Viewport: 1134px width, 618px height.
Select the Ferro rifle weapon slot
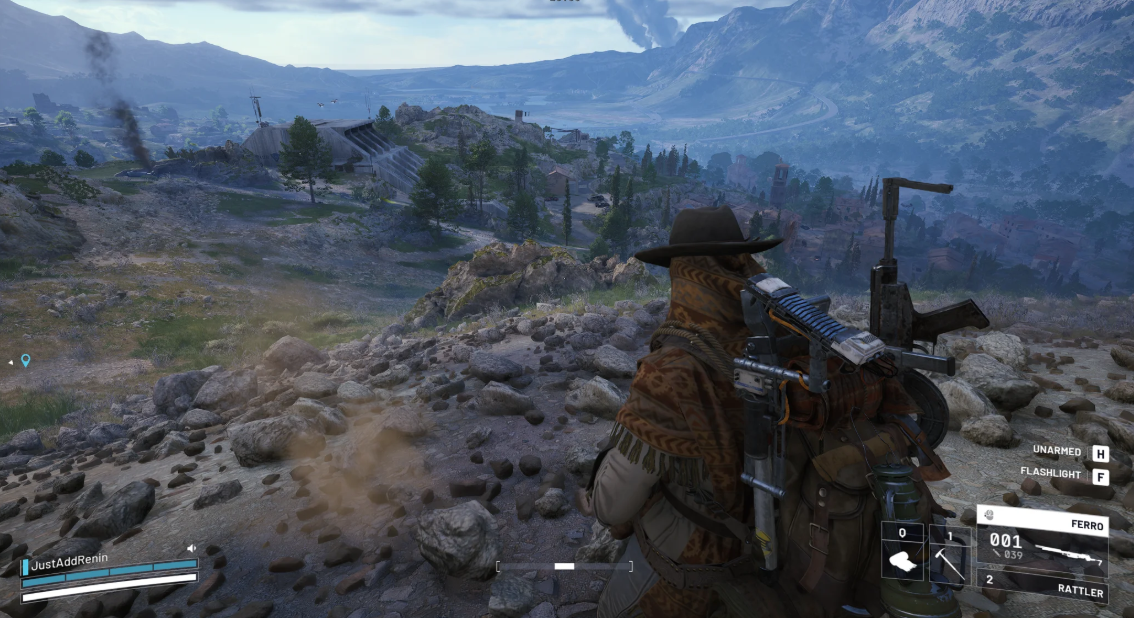point(1042,541)
